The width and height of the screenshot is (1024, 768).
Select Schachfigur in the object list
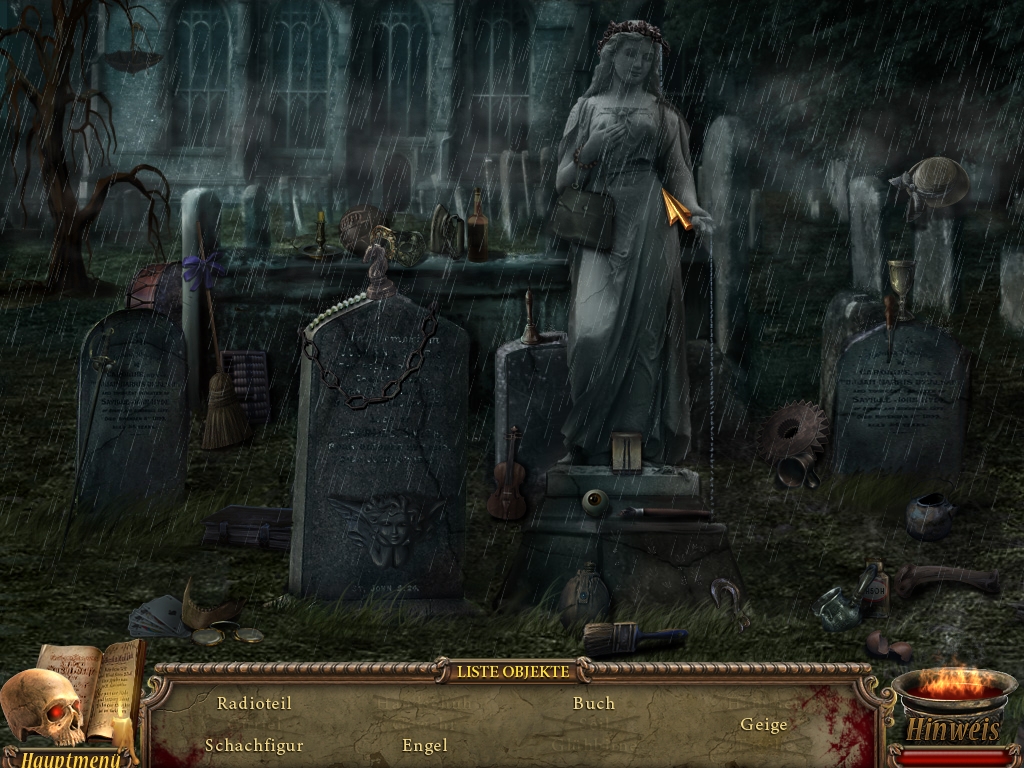[254, 745]
